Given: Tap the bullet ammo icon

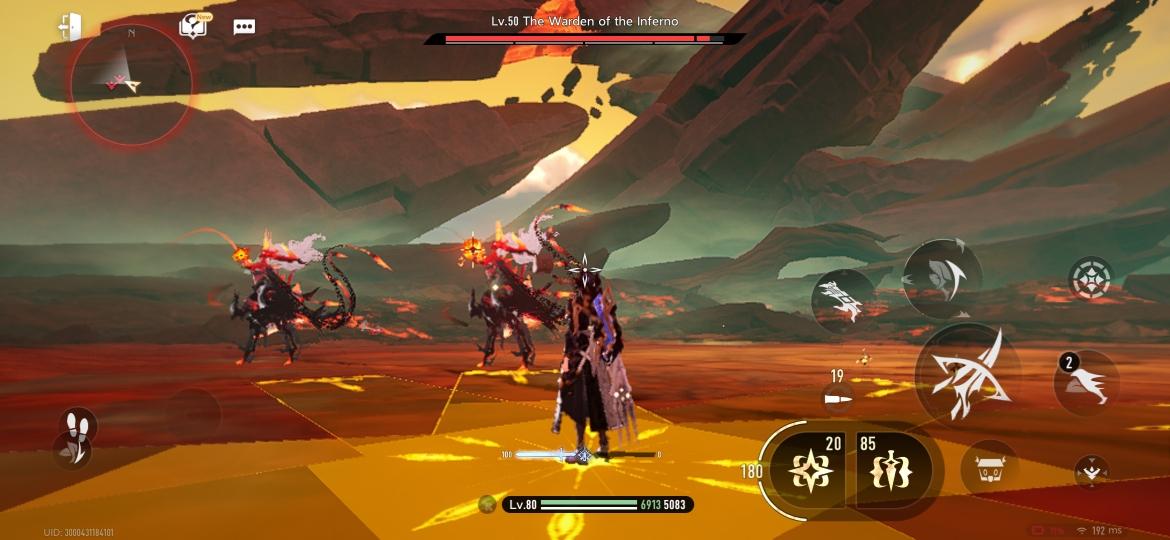Looking at the screenshot, I should click(835, 398).
